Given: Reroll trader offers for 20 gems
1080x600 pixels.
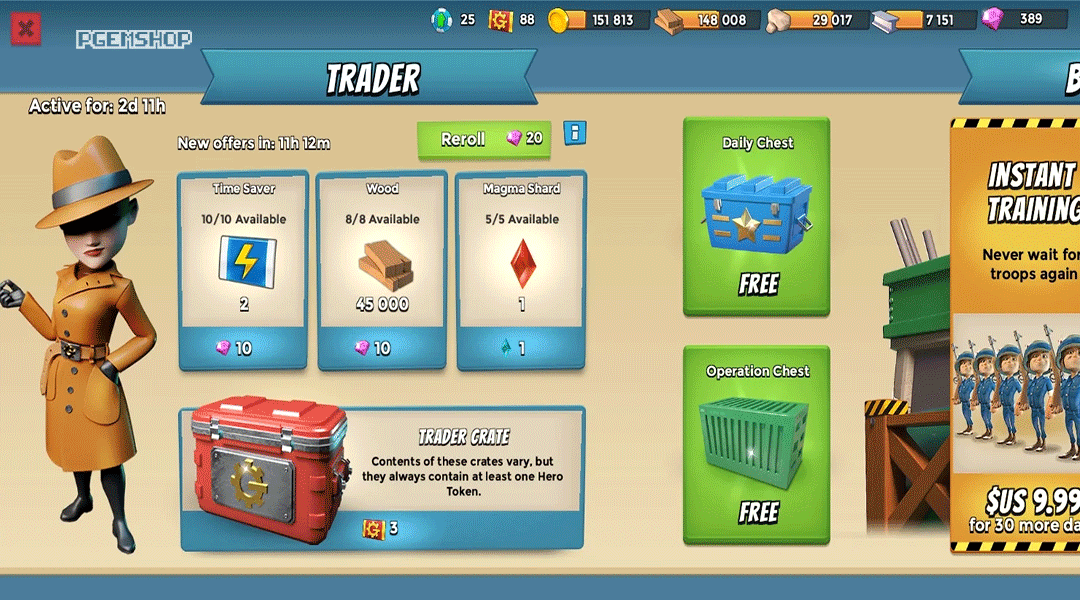Looking at the screenshot, I should coord(483,140).
